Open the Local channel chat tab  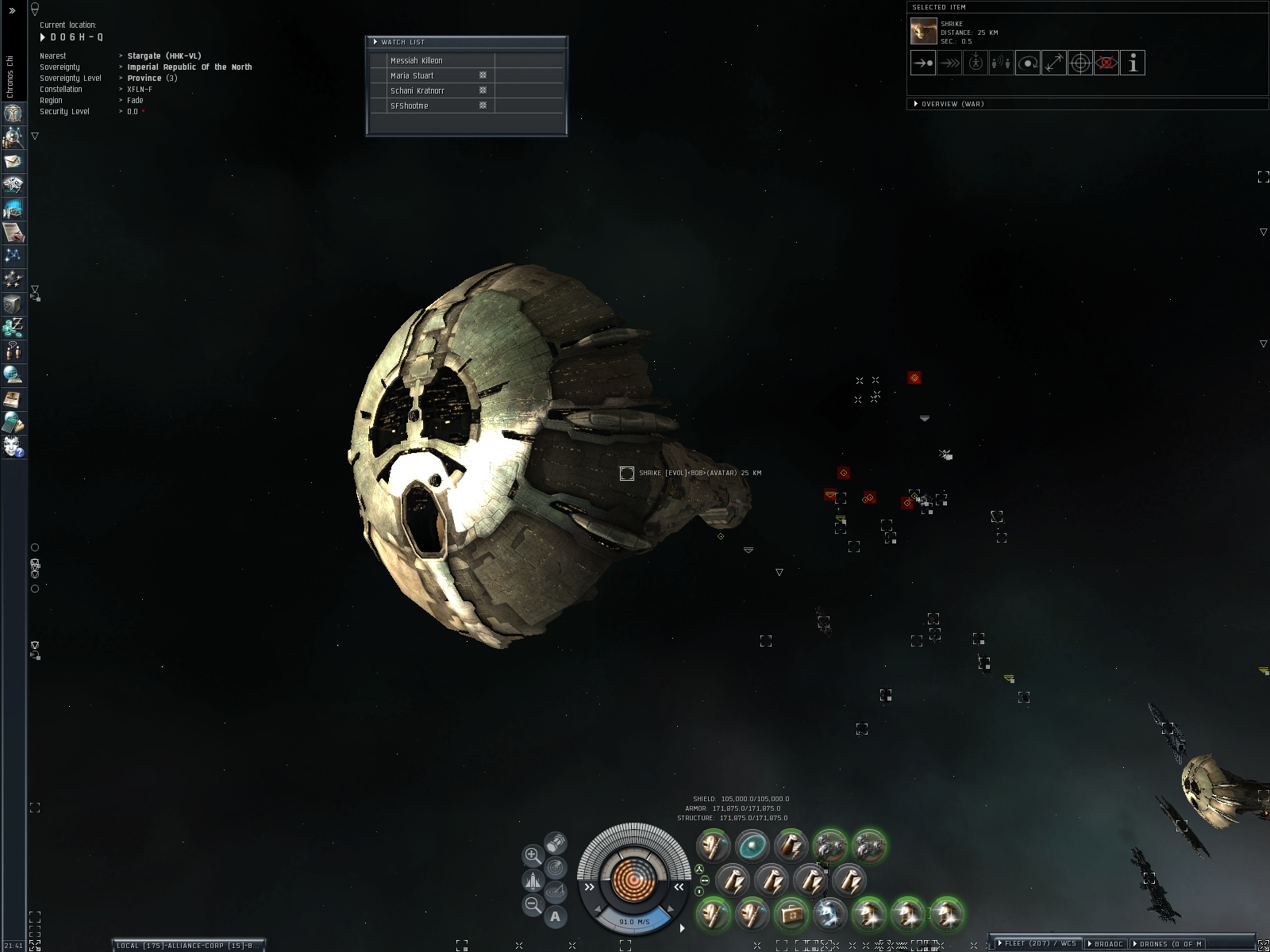point(187,945)
